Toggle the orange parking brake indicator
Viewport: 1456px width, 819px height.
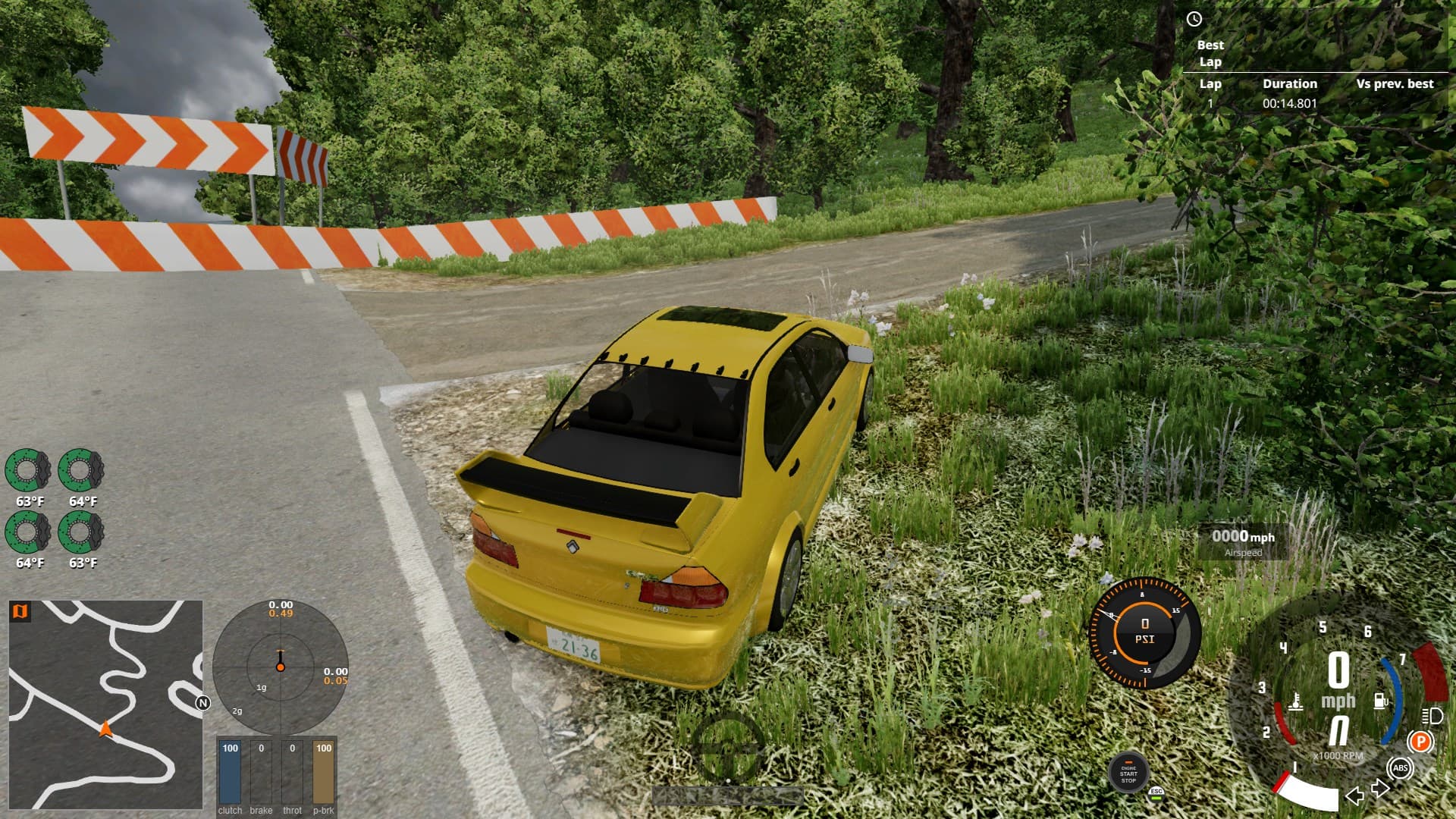tap(1420, 741)
